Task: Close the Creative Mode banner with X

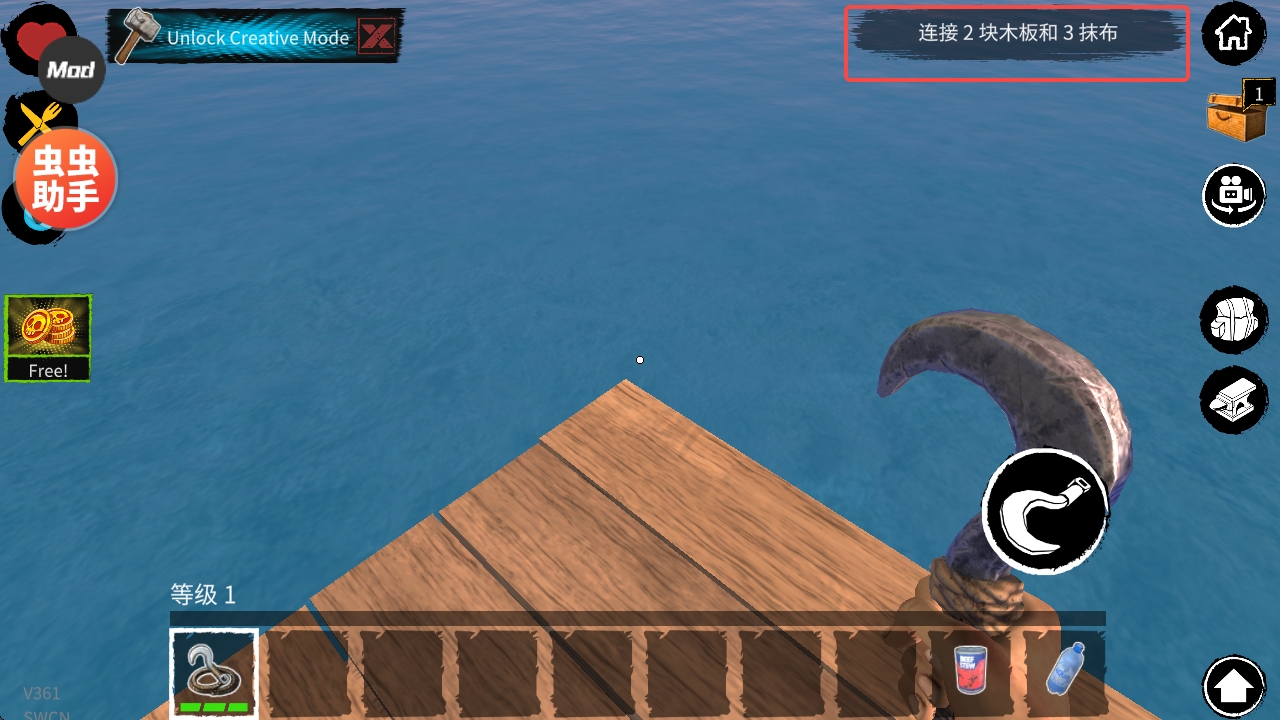Action: tap(377, 38)
